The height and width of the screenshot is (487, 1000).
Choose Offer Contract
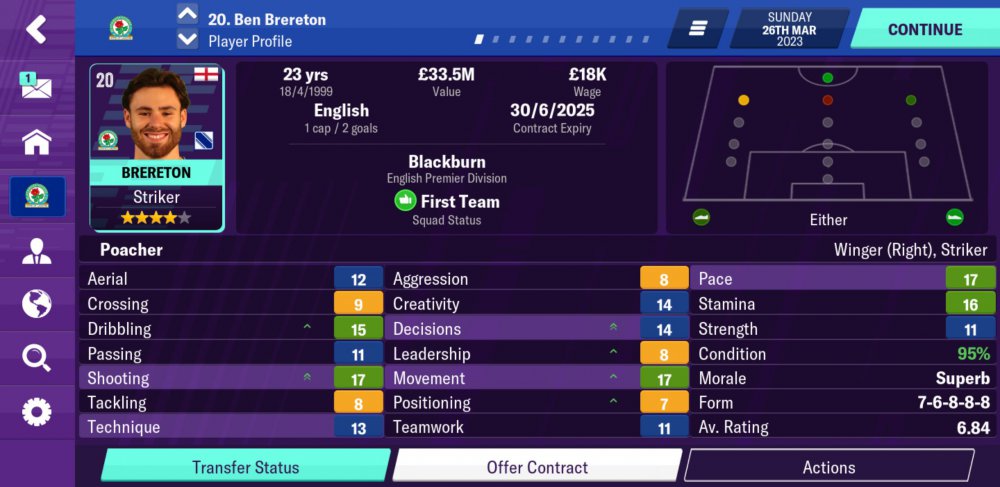click(537, 467)
